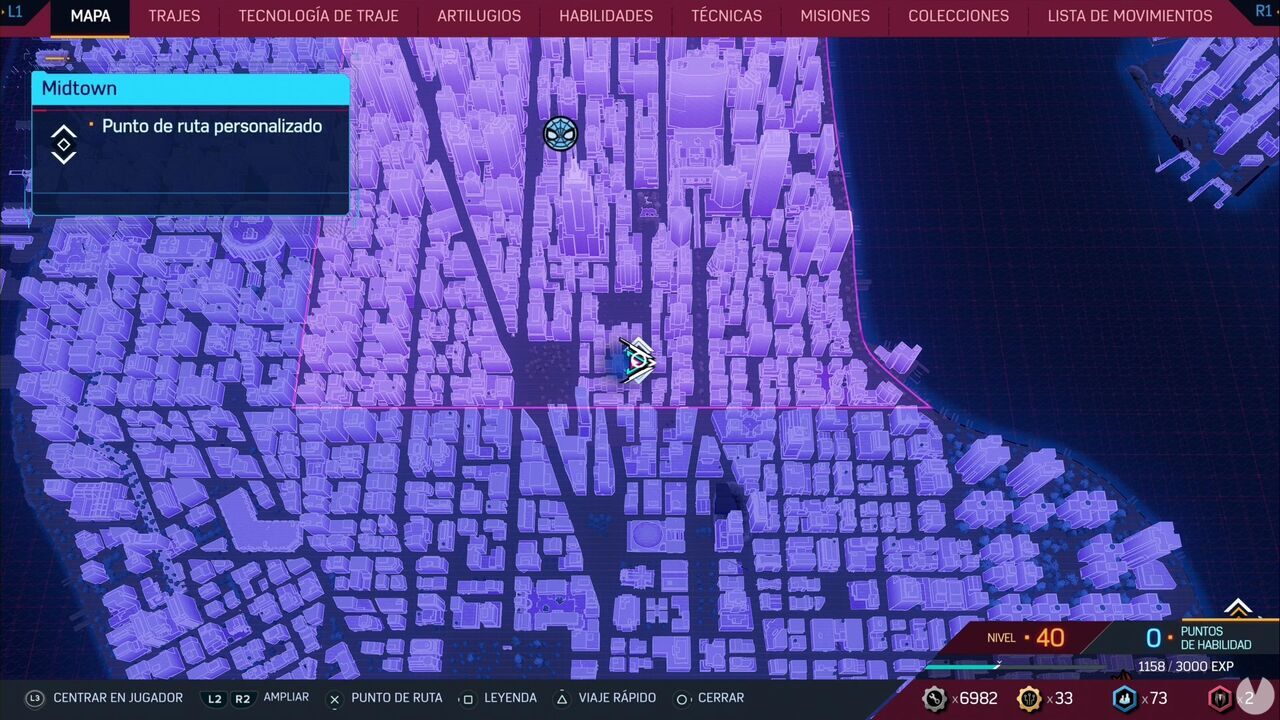Image resolution: width=1280 pixels, height=720 pixels.
Task: Select the blue hexagonal tokens icon showing x73
Action: click(x=1124, y=699)
